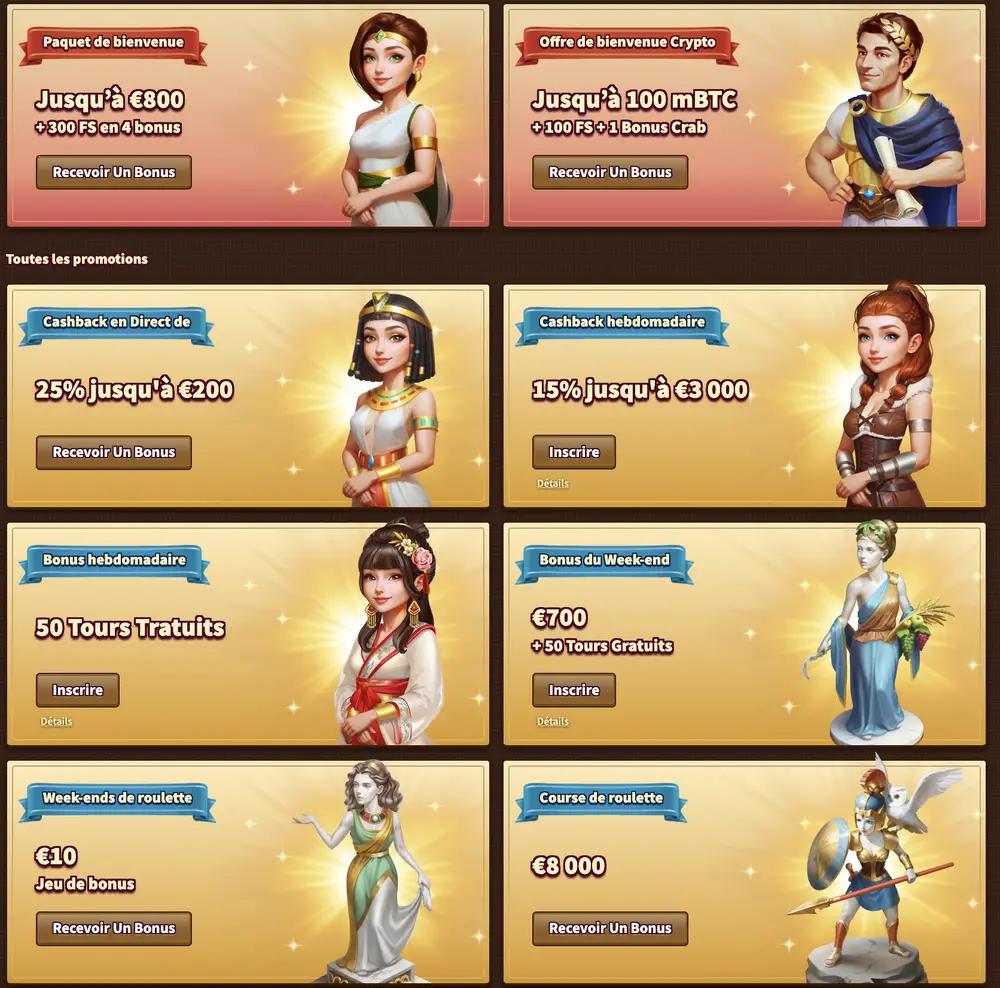This screenshot has height=988, width=1000.
Task: Receive the Crypto welcome offer bonus
Action: tap(610, 172)
